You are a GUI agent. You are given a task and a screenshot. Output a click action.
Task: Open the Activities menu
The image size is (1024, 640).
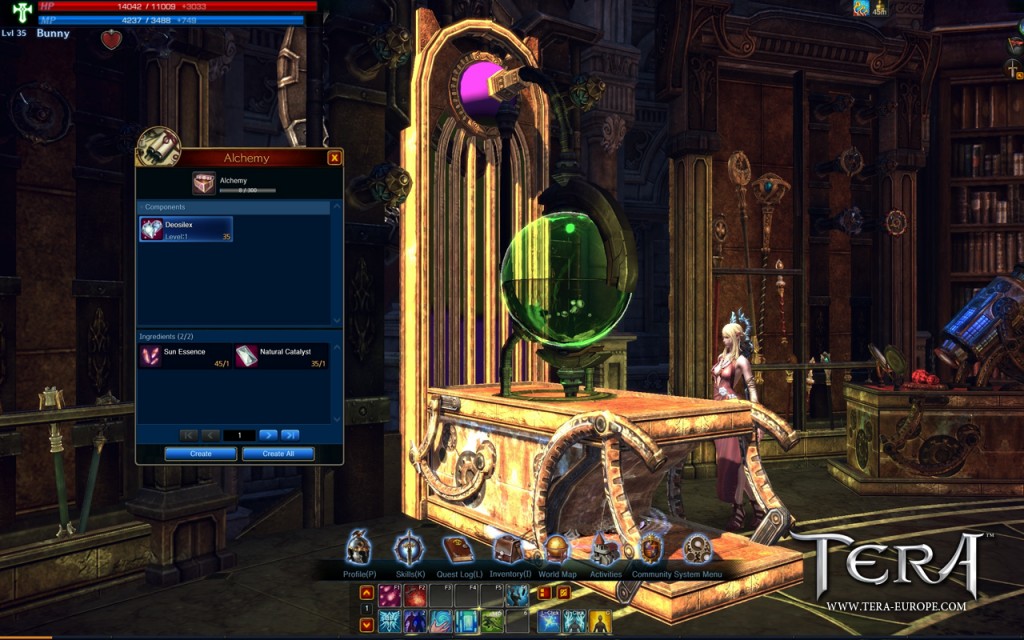[604, 550]
